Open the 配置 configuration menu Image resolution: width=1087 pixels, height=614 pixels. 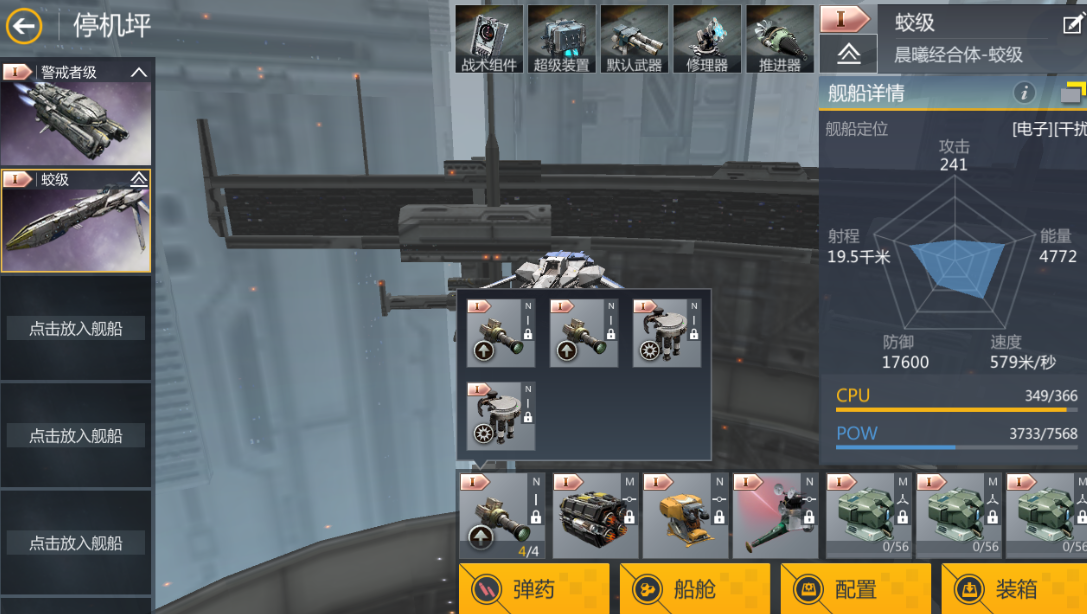pyautogui.click(x=856, y=589)
